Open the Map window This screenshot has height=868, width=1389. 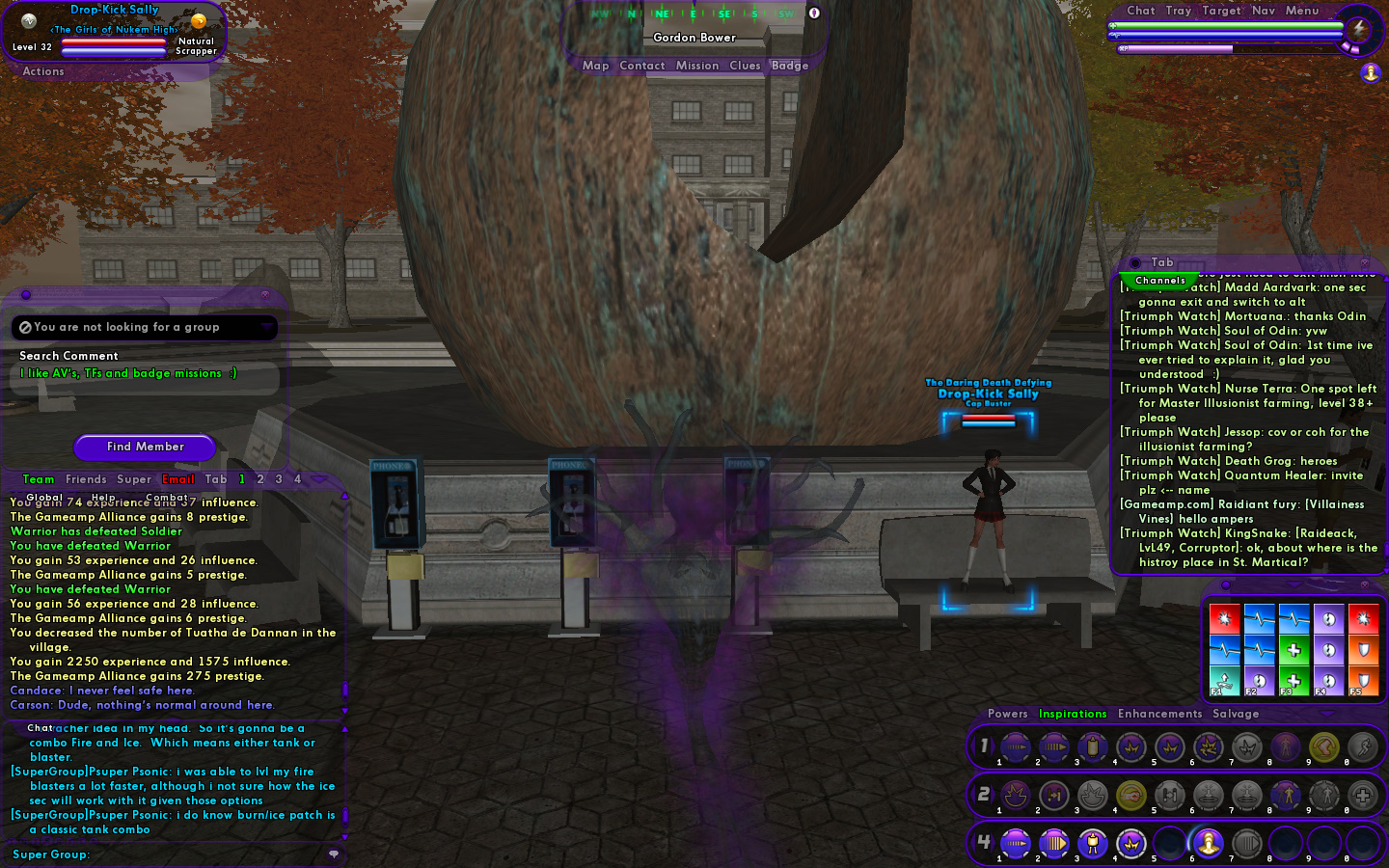coord(595,66)
